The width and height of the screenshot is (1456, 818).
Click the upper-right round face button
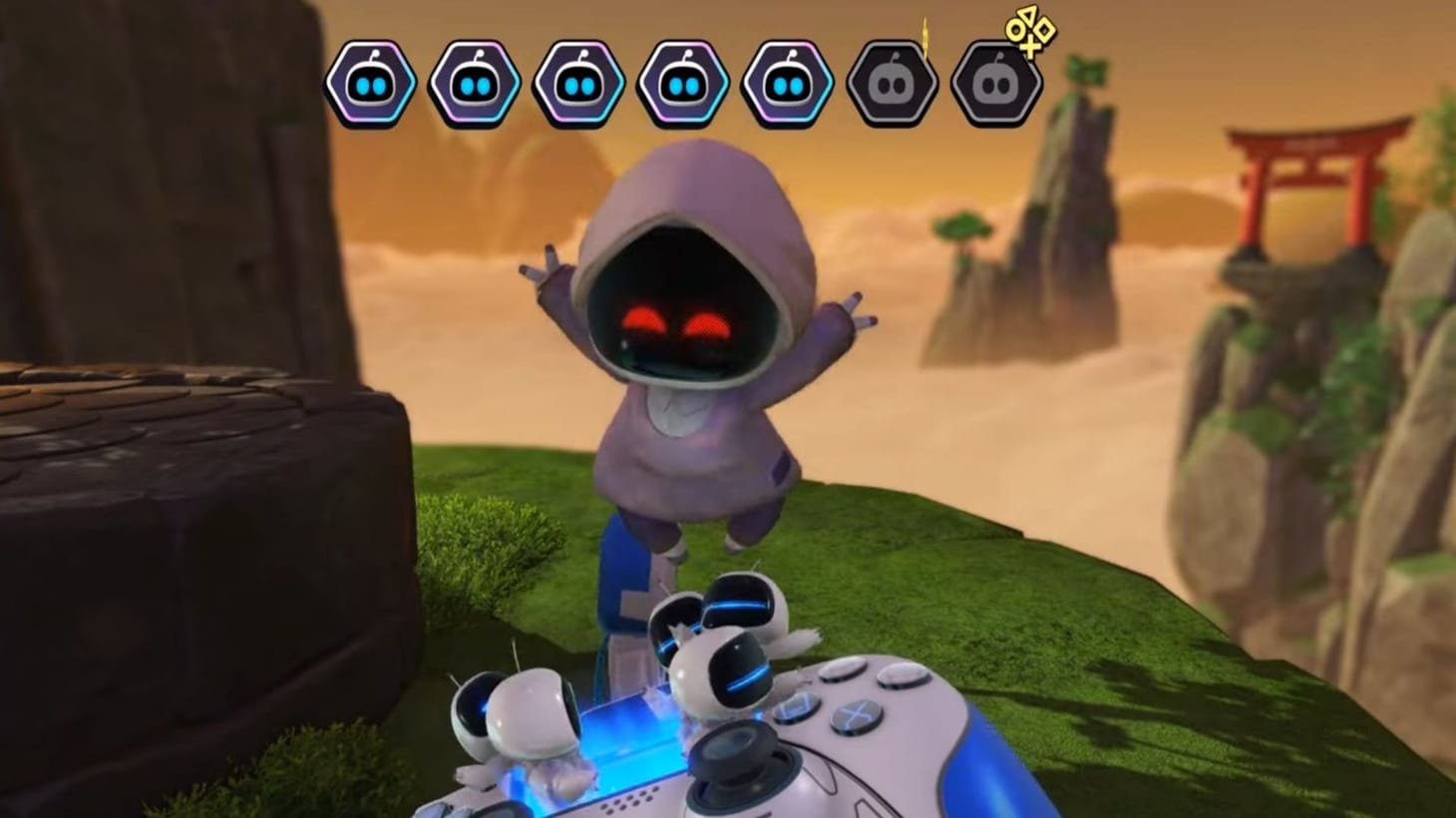[x=904, y=678]
